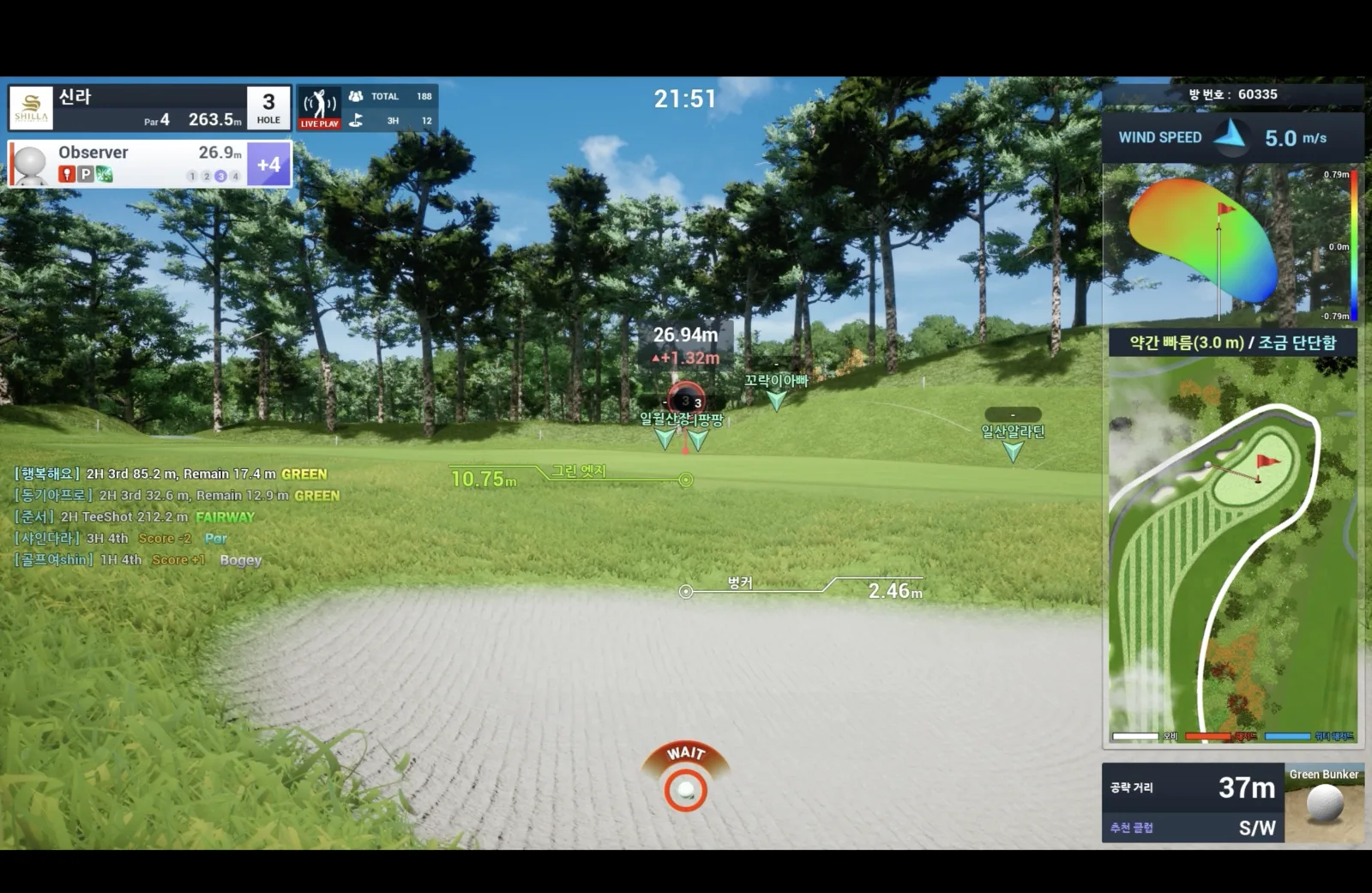
Task: Select the LIVE PLAY broadcast icon
Action: click(318, 108)
